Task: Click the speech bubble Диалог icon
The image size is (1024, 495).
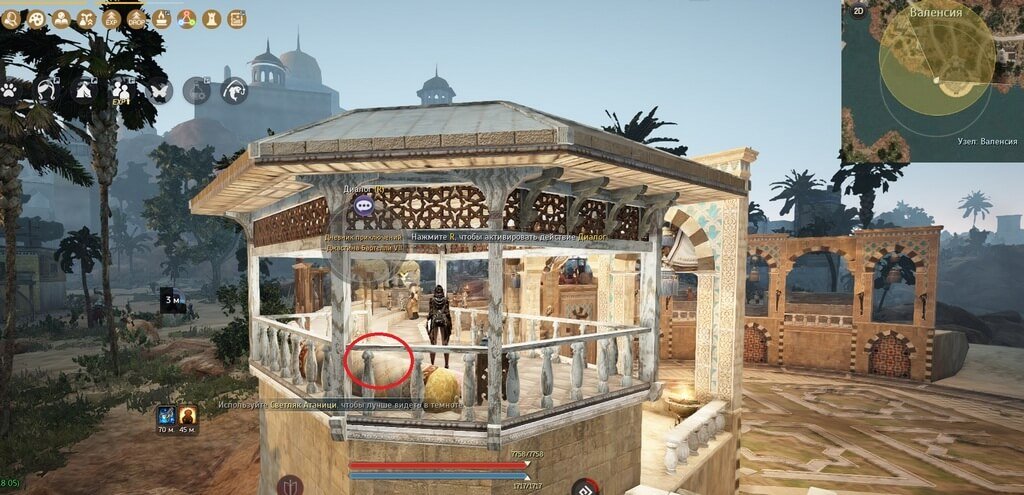Action: coord(364,206)
